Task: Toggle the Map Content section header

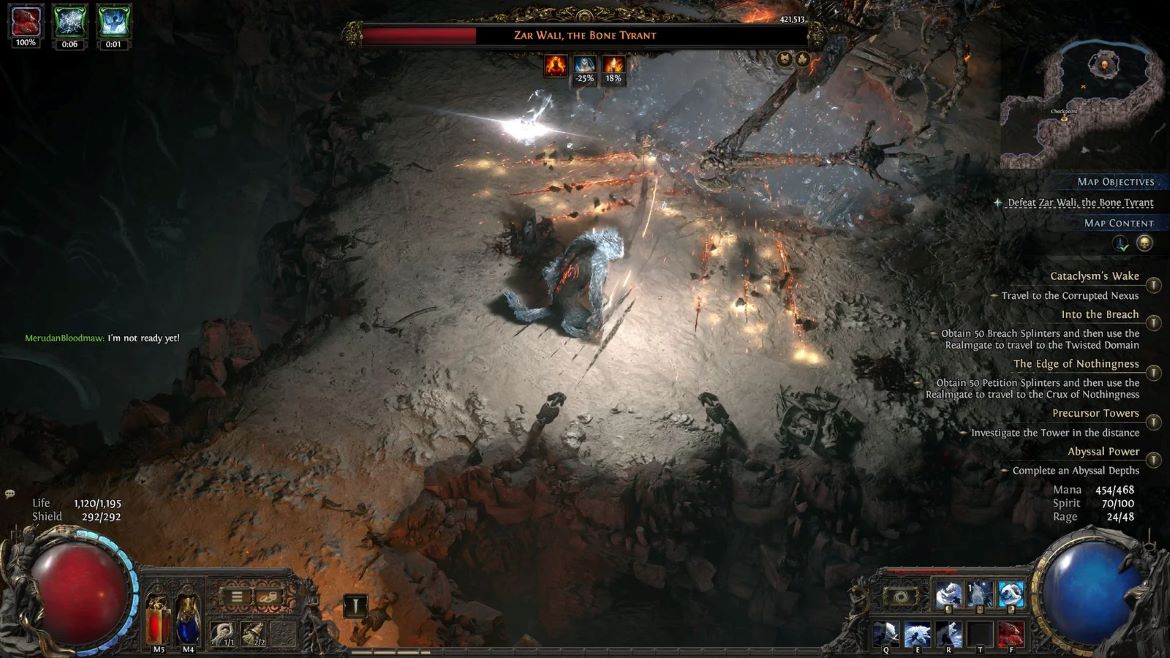Action: tap(1118, 223)
